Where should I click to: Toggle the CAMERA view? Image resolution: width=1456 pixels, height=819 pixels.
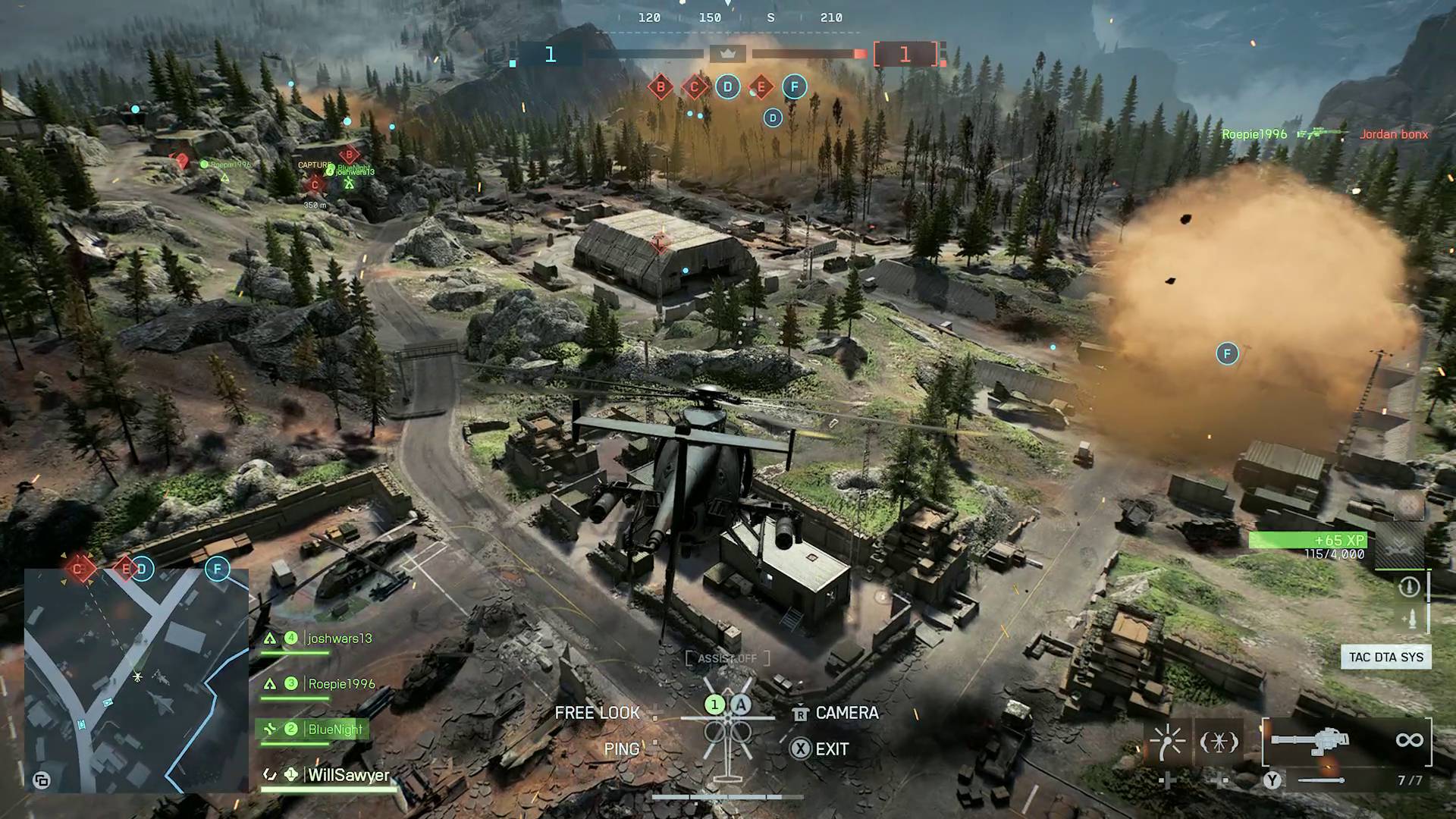pos(845,713)
